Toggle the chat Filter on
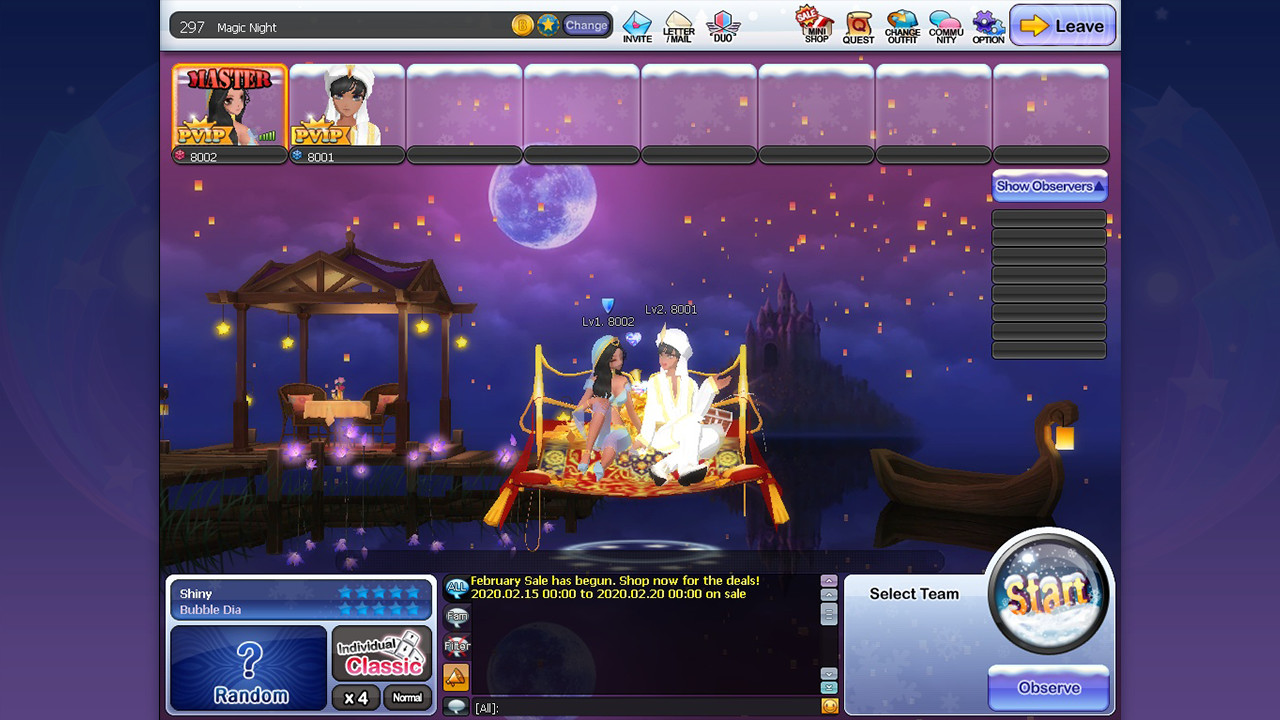 click(456, 646)
